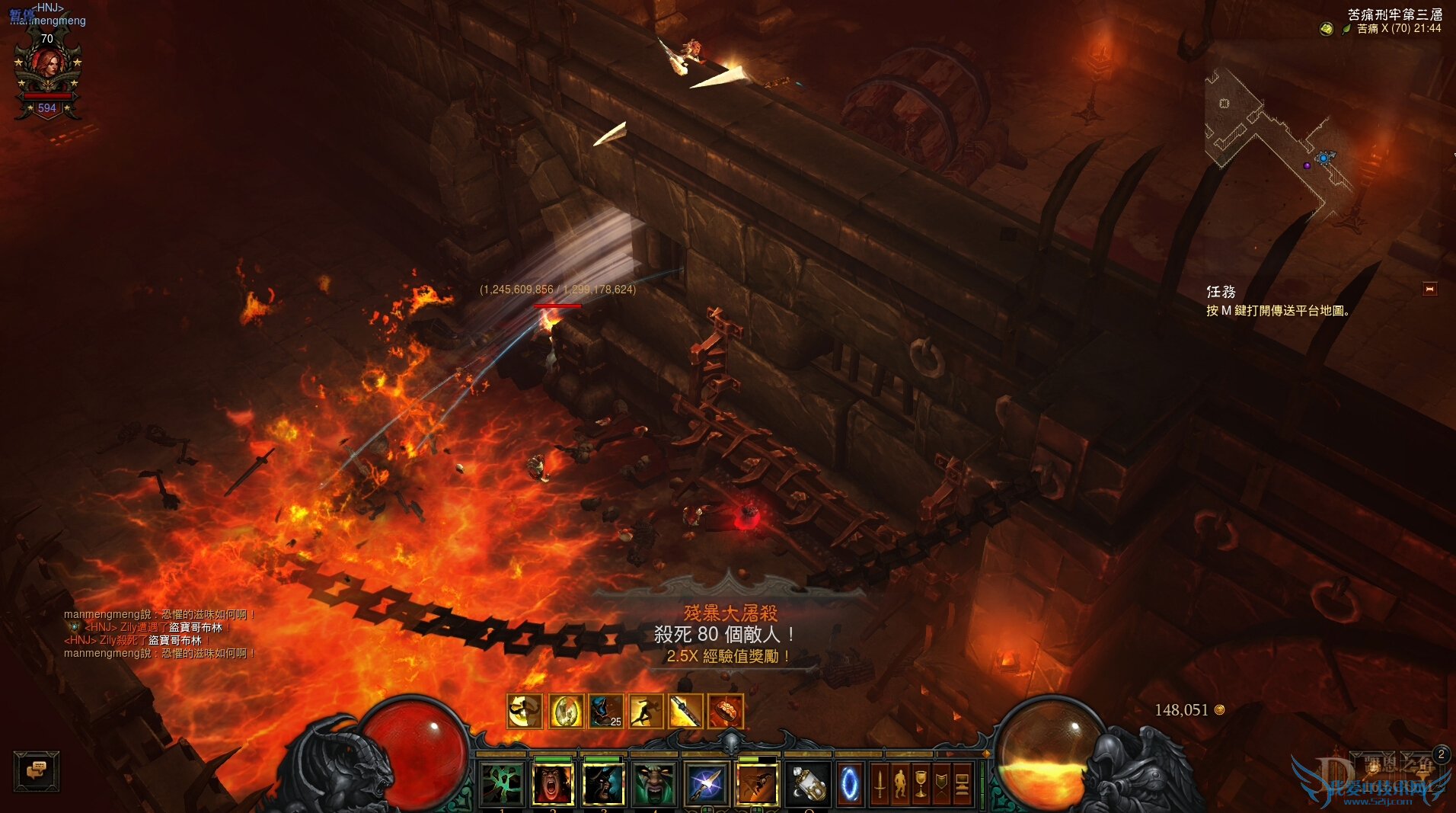Activate the green-hooded angry face skill
The height and width of the screenshot is (813, 1456).
tap(654, 783)
